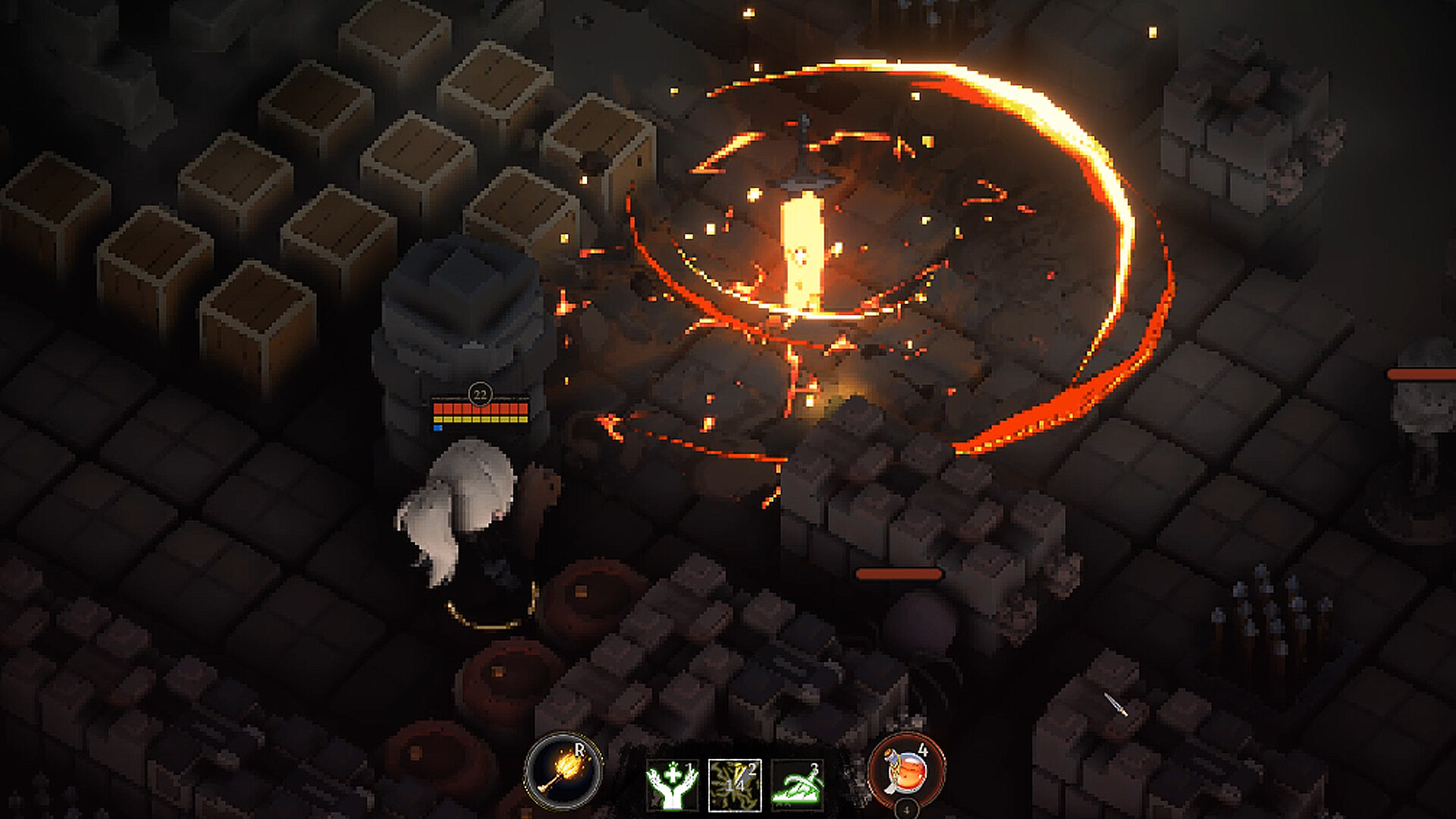
Task: Use the green winged boot dash skill
Action: [x=797, y=785]
